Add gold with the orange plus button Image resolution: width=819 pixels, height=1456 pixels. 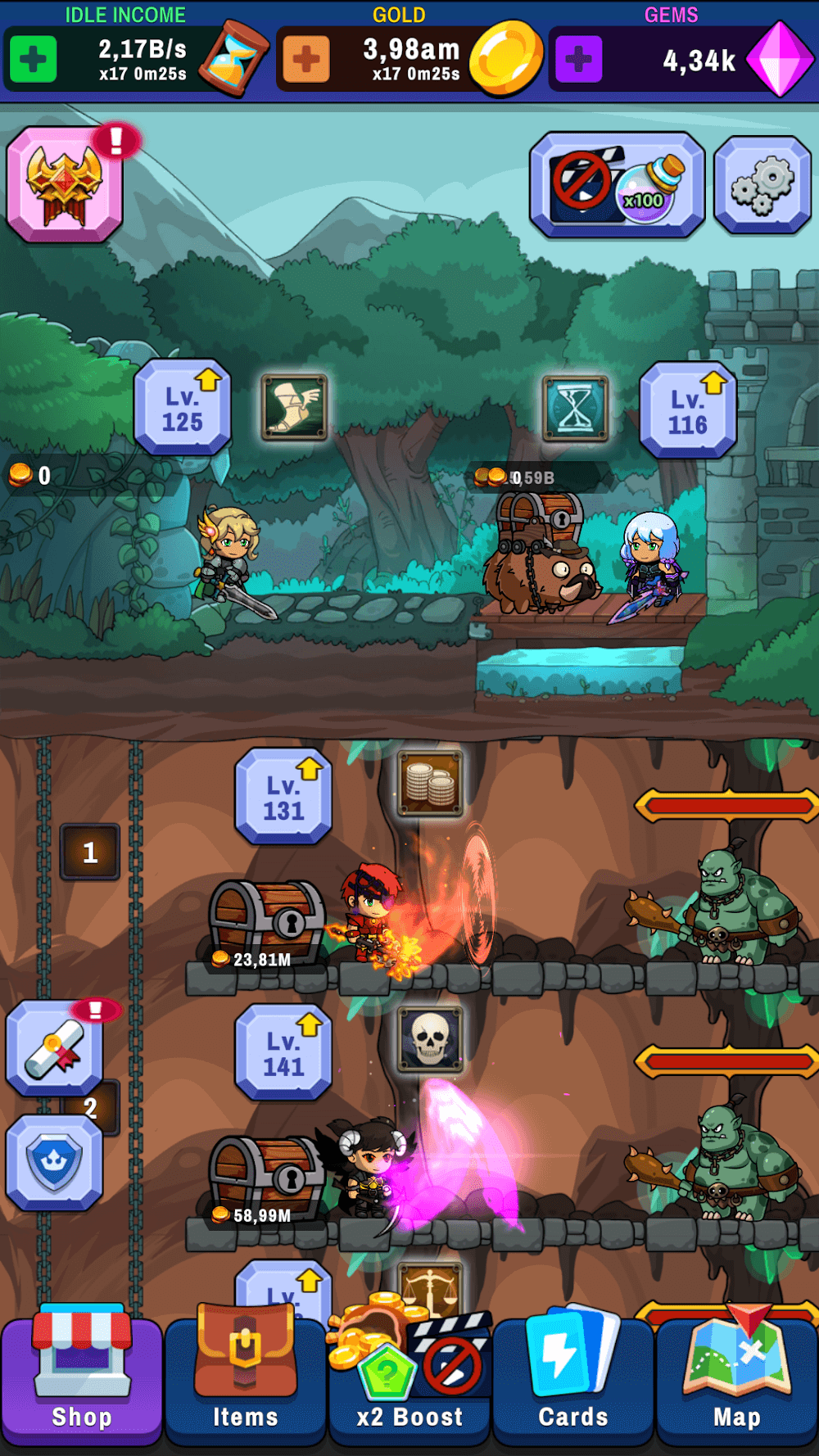click(x=306, y=59)
